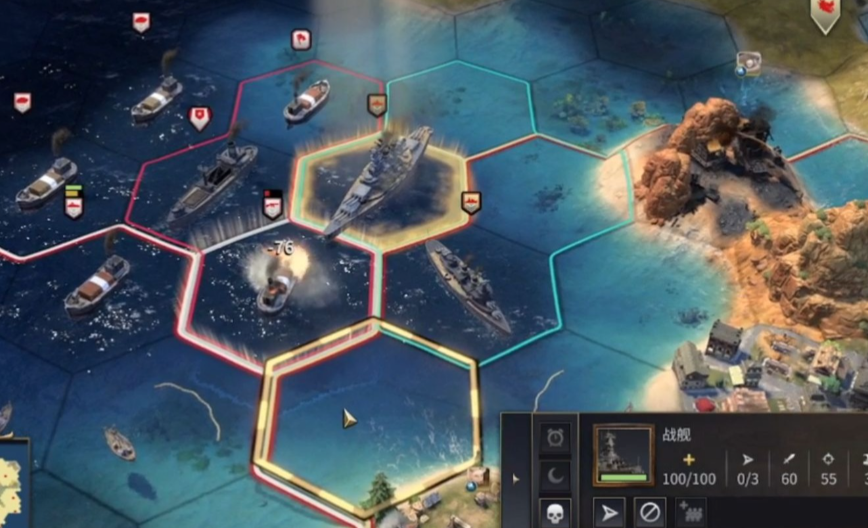This screenshot has height=528, width=868.
Task: Choose the circle-slash cancel command
Action: pyautogui.click(x=650, y=512)
